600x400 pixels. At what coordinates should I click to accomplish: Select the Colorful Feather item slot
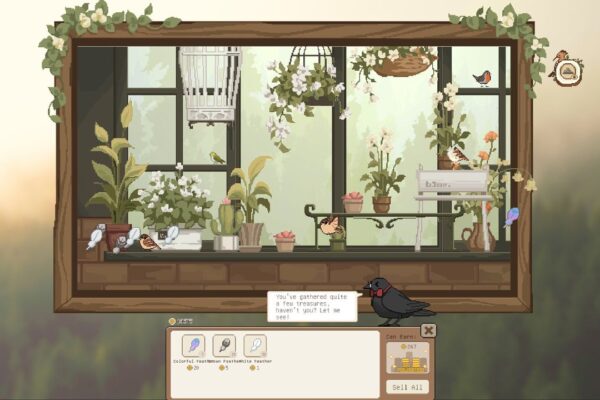pyautogui.click(x=194, y=346)
